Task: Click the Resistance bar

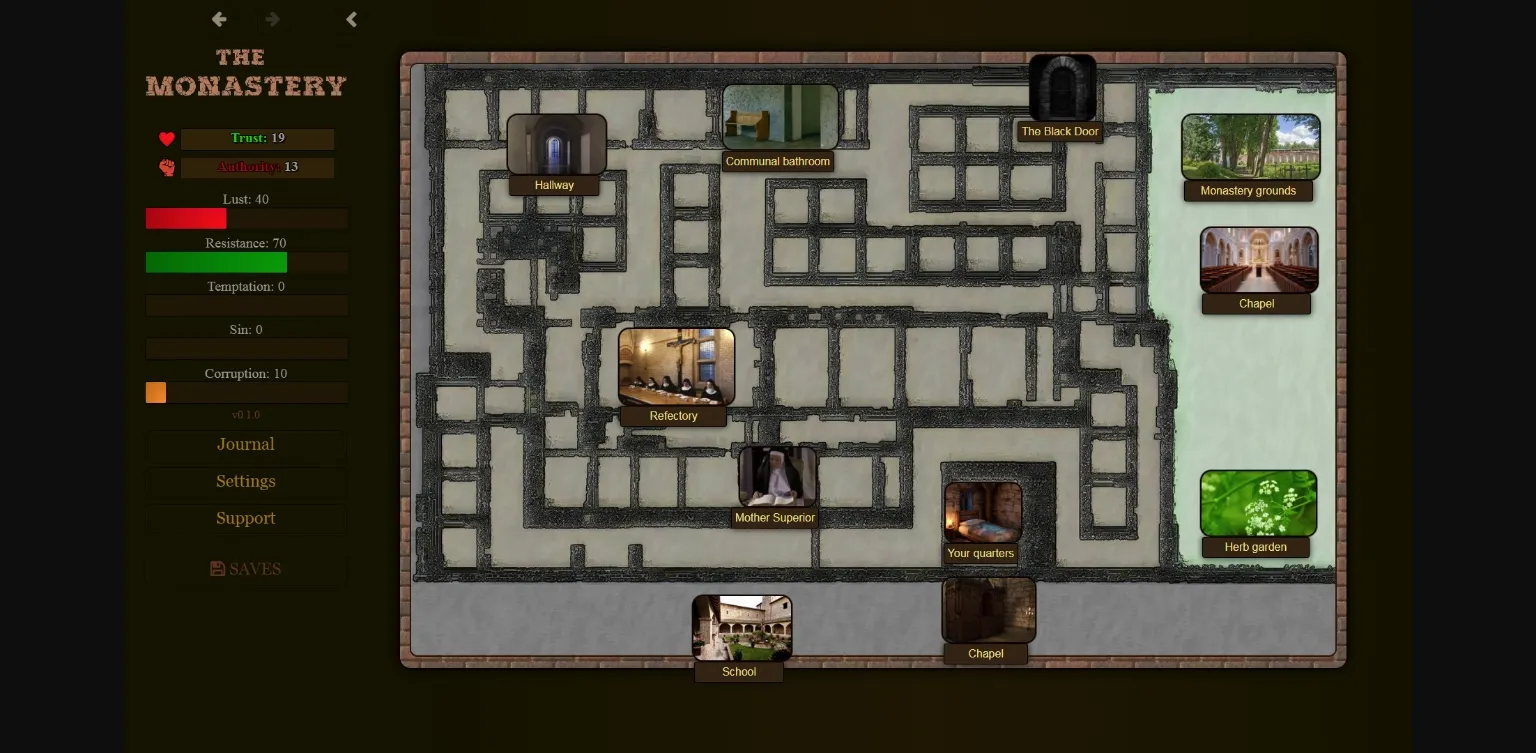Action: pyautogui.click(x=246, y=262)
